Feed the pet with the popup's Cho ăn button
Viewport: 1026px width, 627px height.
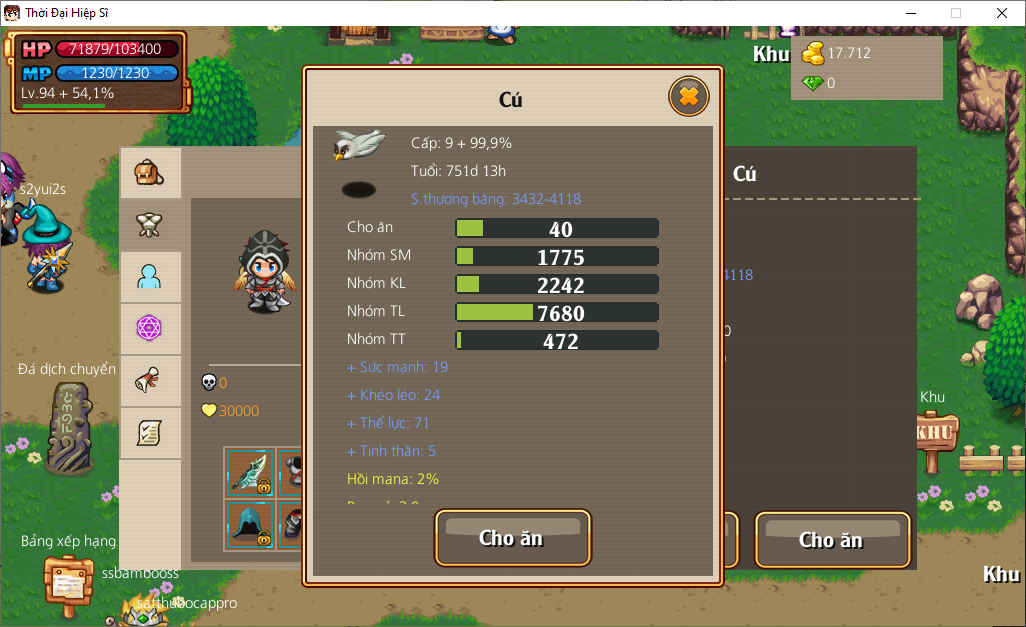click(x=512, y=538)
